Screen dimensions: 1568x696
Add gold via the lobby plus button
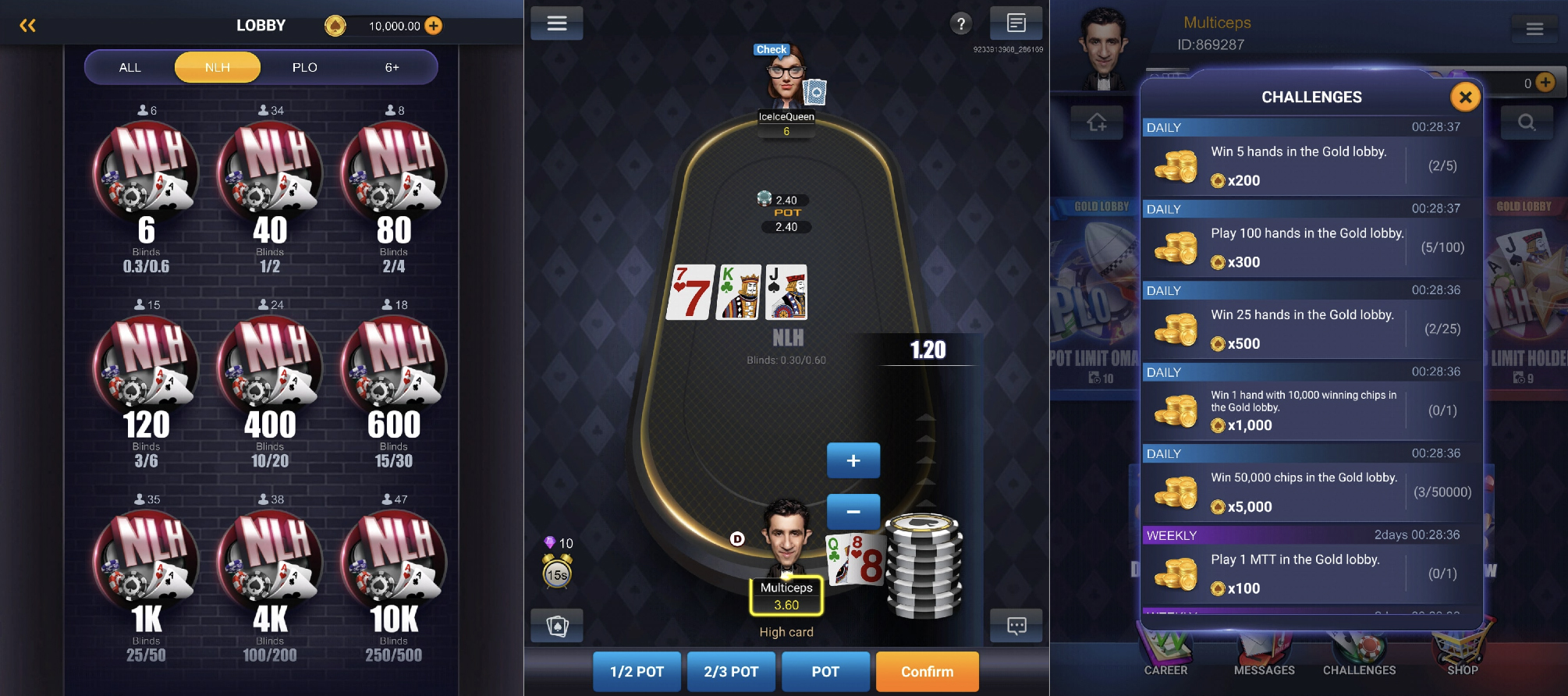click(434, 26)
